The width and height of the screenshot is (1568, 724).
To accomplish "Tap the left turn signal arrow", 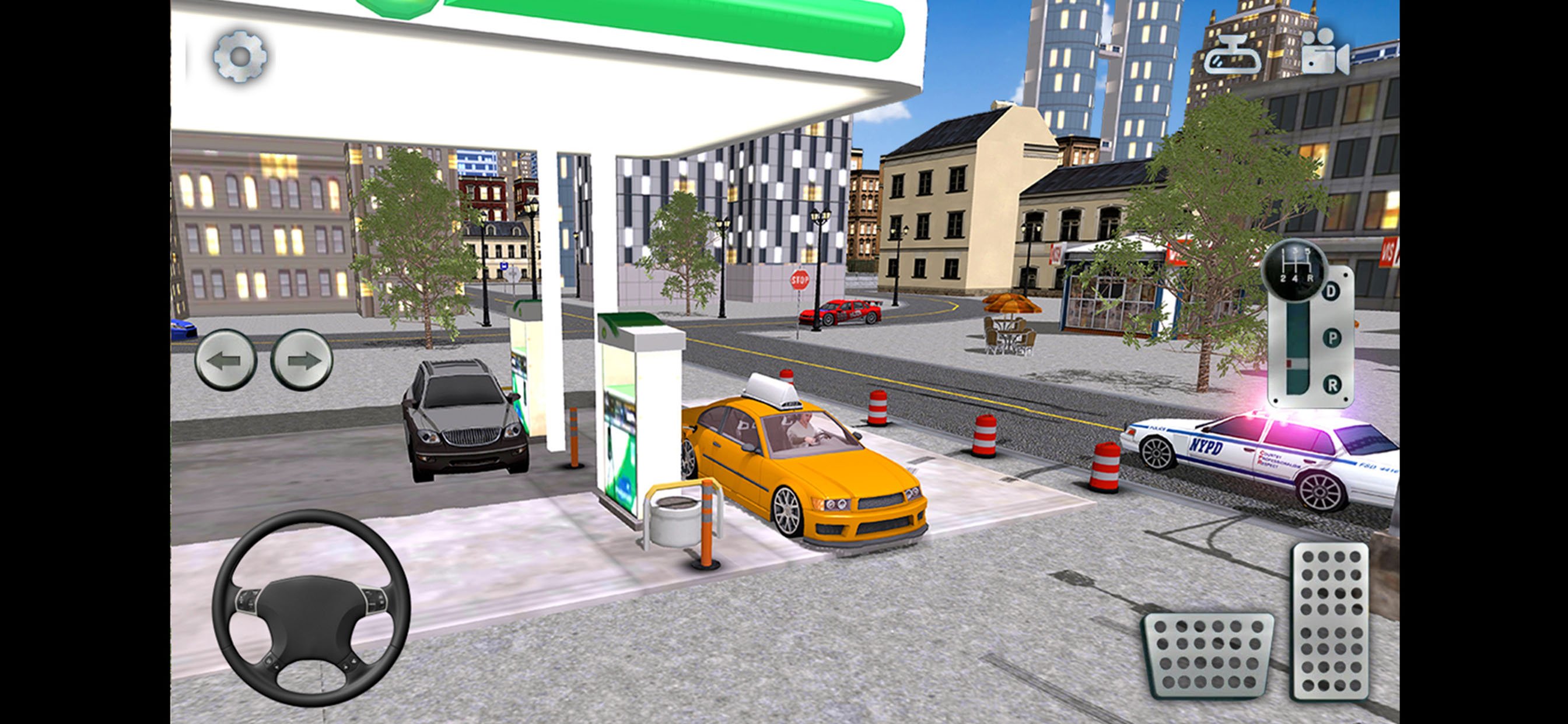I will pos(225,360).
